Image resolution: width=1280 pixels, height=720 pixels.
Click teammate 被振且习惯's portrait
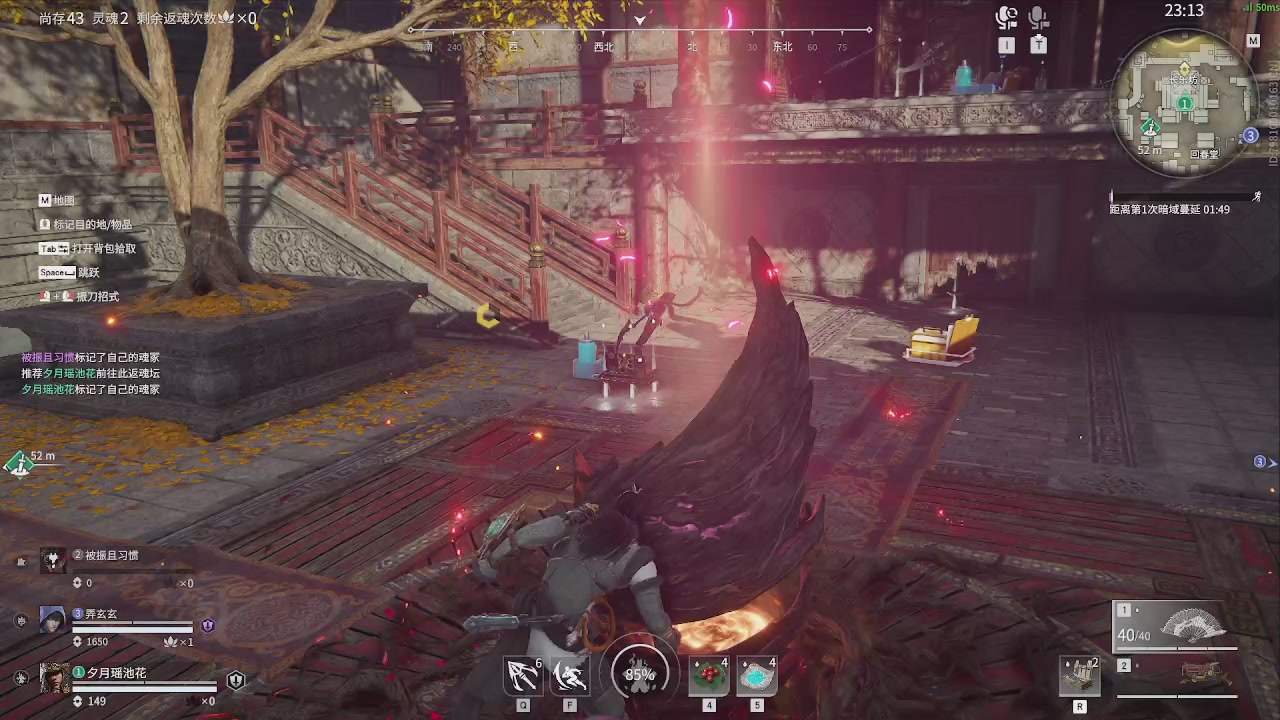[52, 560]
